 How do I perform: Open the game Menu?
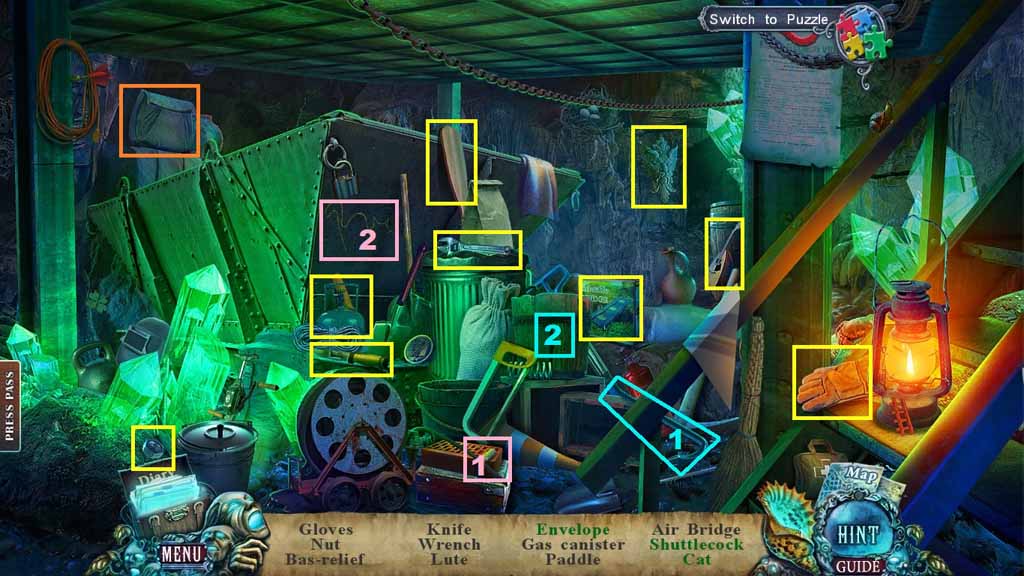pos(183,552)
